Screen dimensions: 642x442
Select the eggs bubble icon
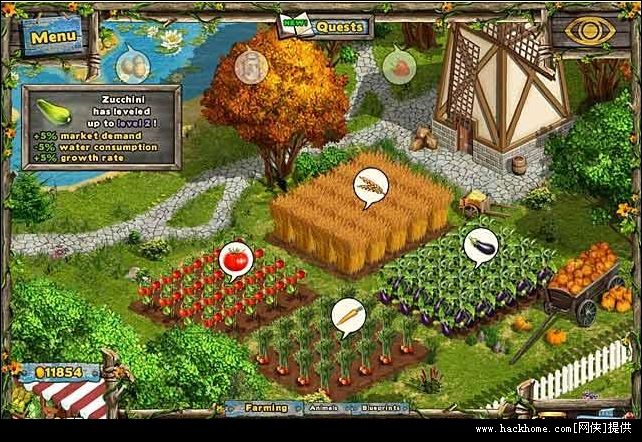[x=131, y=67]
